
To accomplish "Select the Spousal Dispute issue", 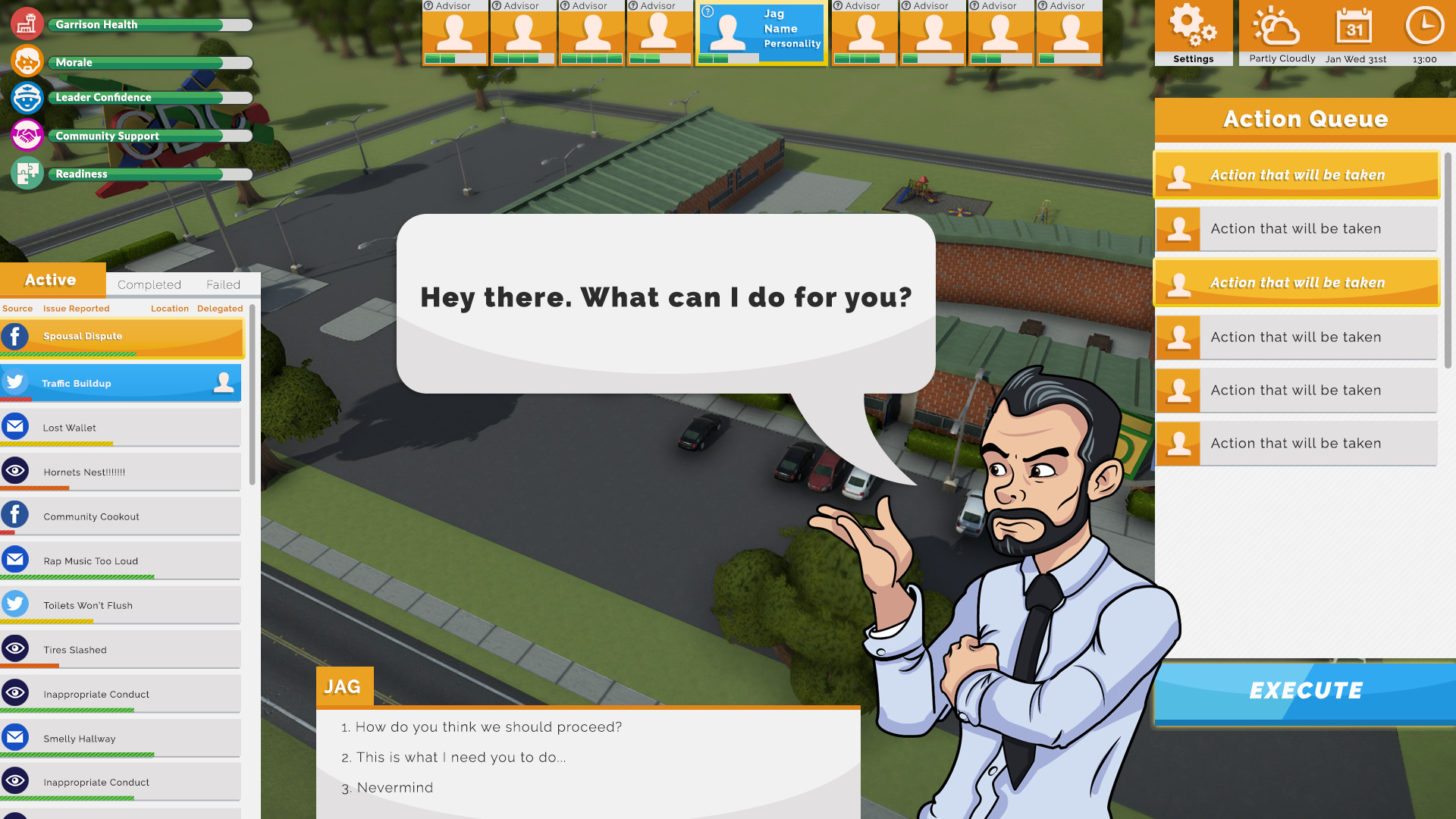I will pos(121,337).
